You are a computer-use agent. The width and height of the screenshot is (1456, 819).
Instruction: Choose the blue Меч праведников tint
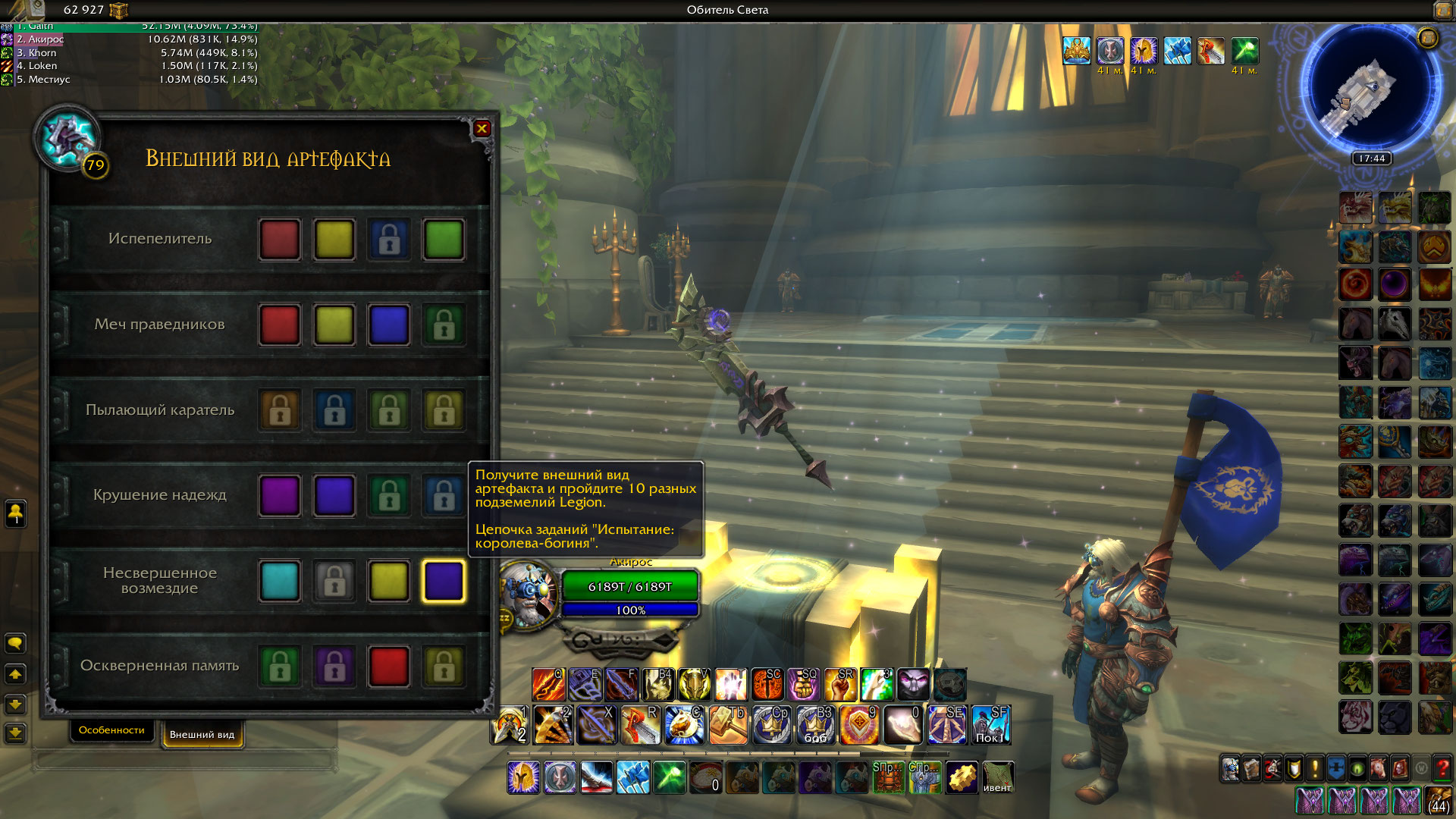(x=389, y=325)
